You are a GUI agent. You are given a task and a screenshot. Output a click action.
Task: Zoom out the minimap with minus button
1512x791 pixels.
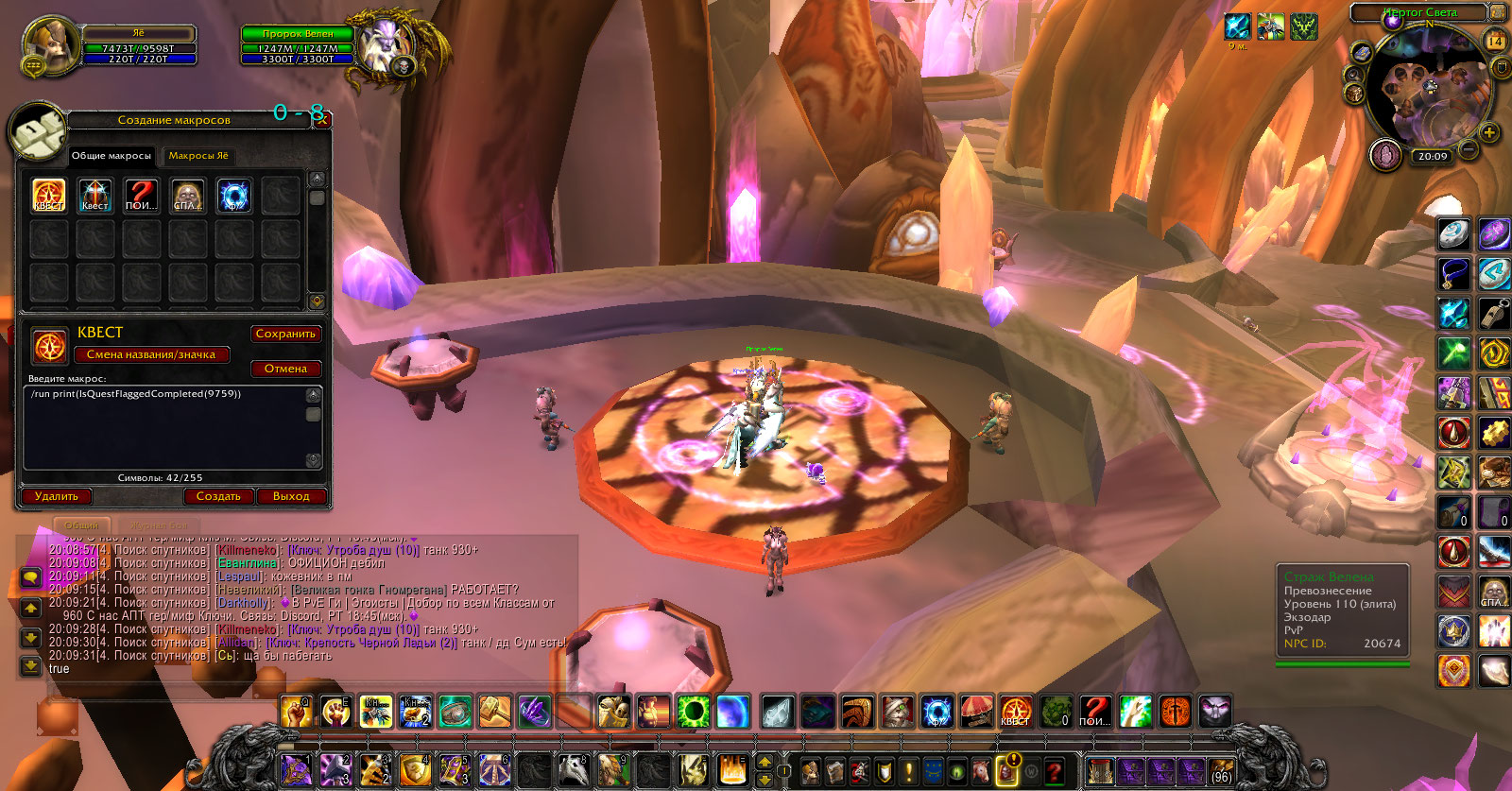click(1469, 149)
